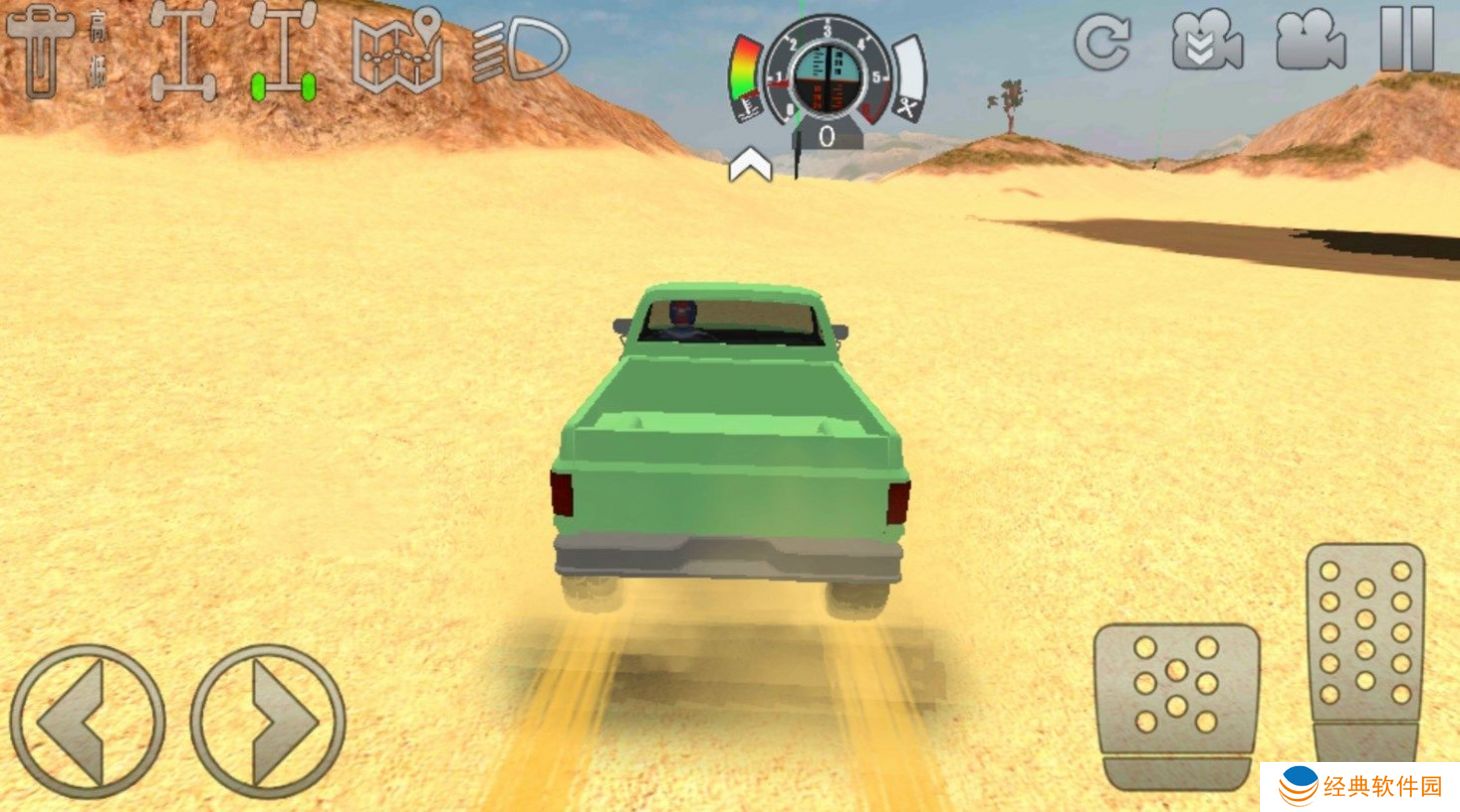The height and width of the screenshot is (812, 1460).
Task: Reset the vehicle with the circular arrow
Action: [x=1102, y=42]
